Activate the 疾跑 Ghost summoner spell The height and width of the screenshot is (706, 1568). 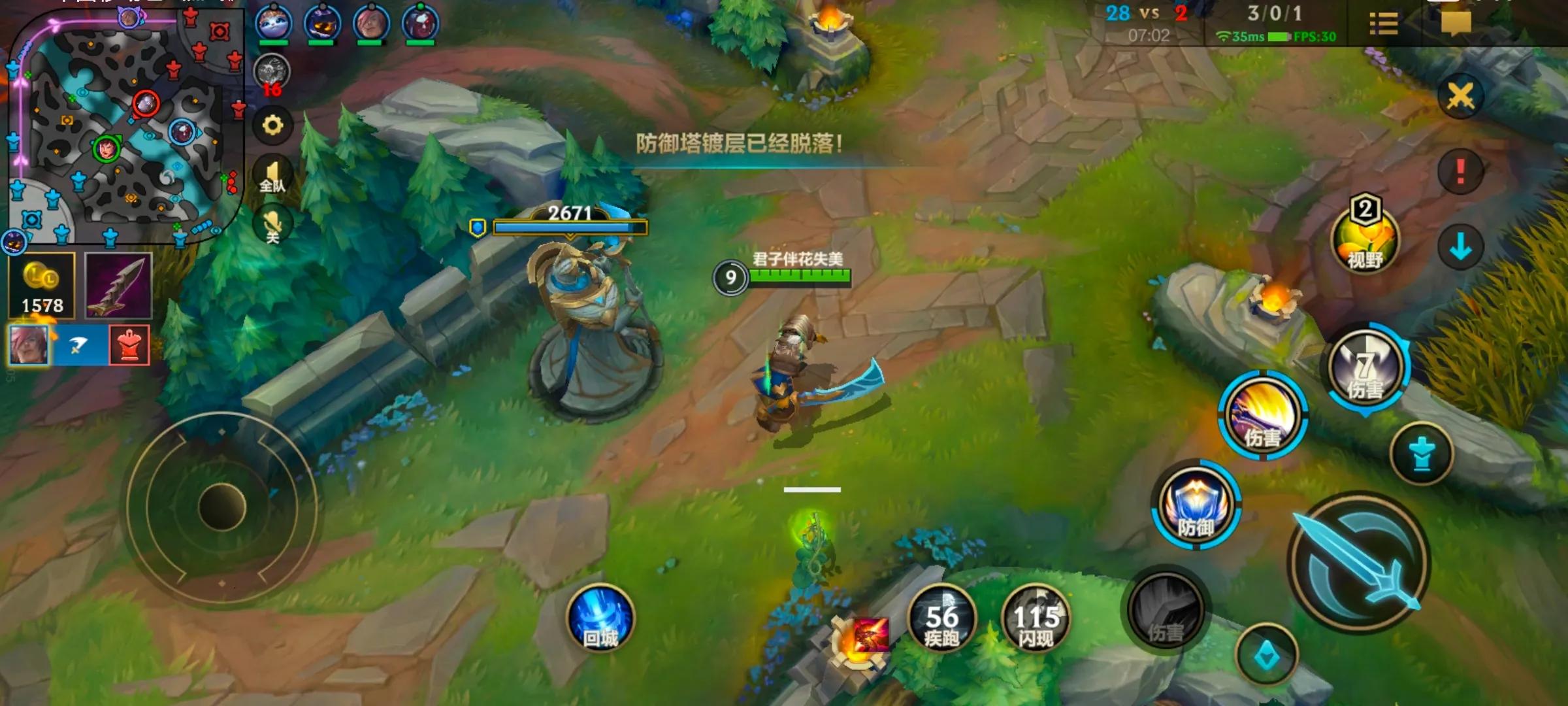pyautogui.click(x=941, y=618)
